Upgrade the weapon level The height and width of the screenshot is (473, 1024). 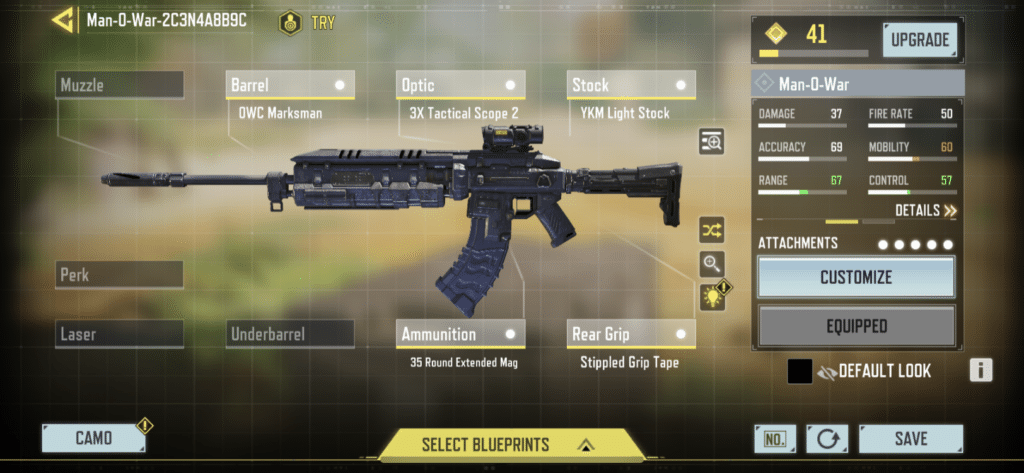pos(919,40)
